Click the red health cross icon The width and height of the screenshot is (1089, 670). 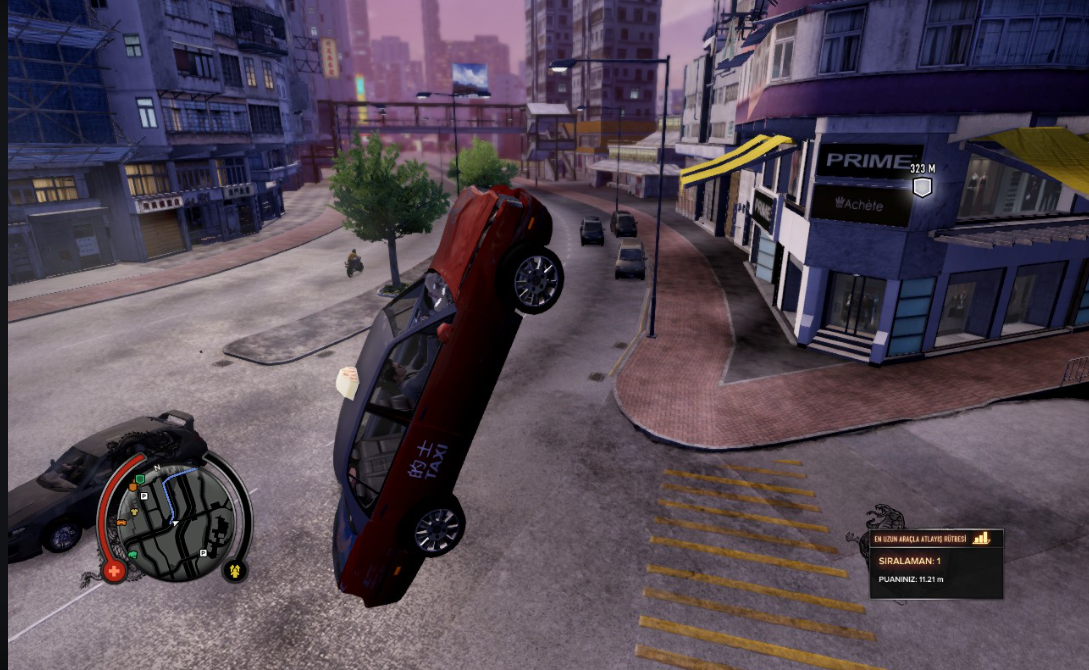click(x=115, y=572)
